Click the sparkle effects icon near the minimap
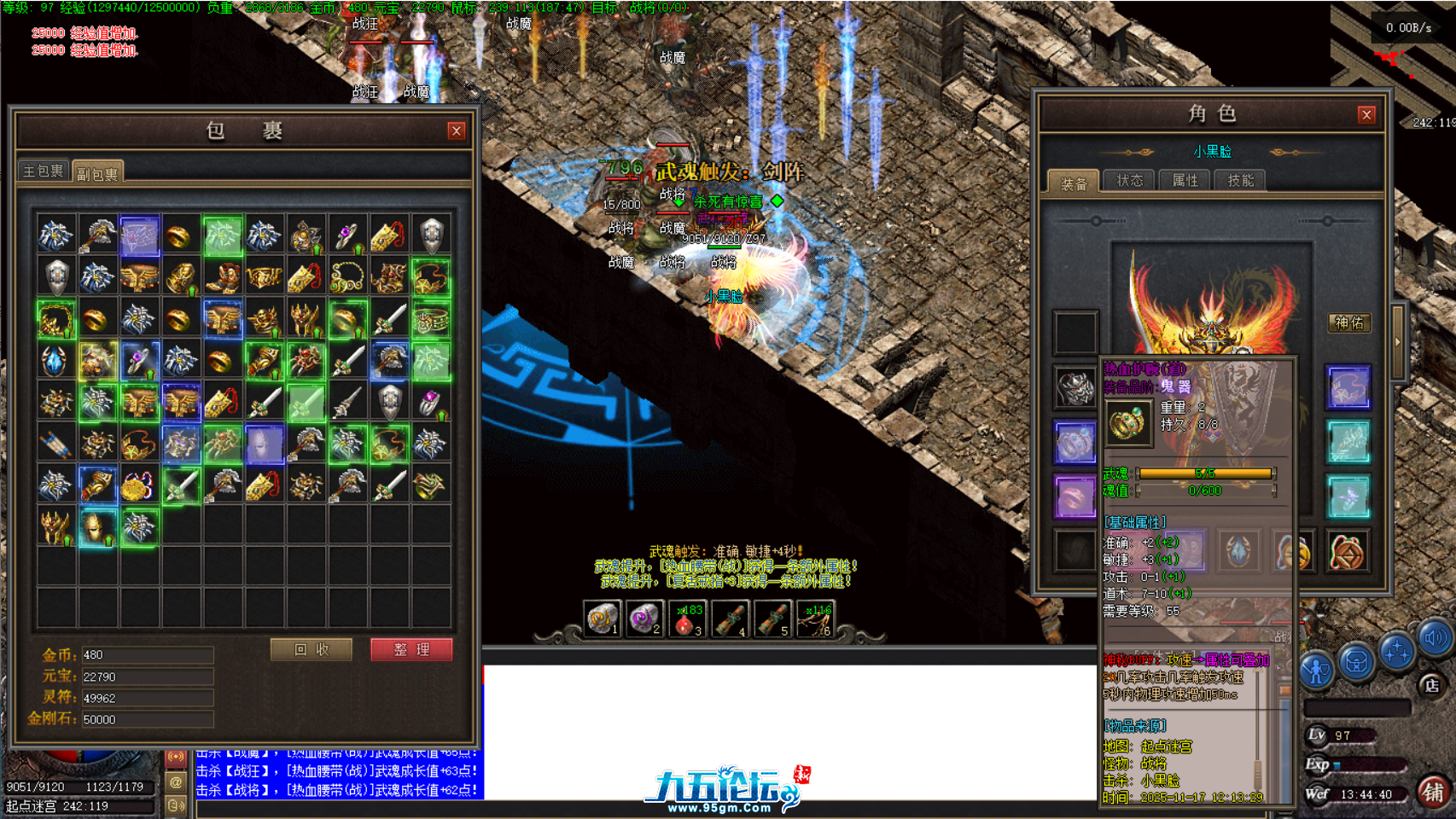Screen dimensions: 1456x819 [x=1397, y=652]
